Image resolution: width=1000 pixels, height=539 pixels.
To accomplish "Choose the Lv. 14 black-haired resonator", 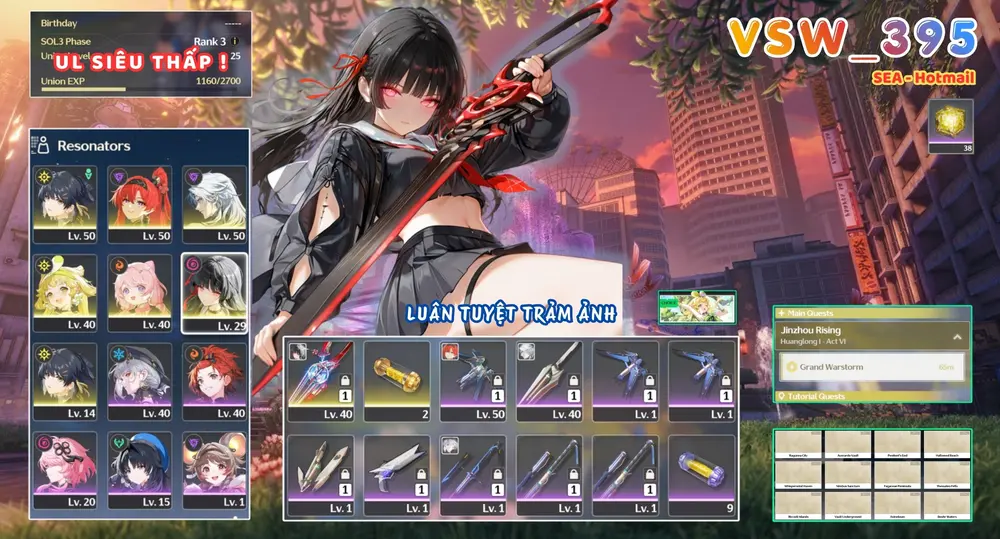I will (x=66, y=381).
